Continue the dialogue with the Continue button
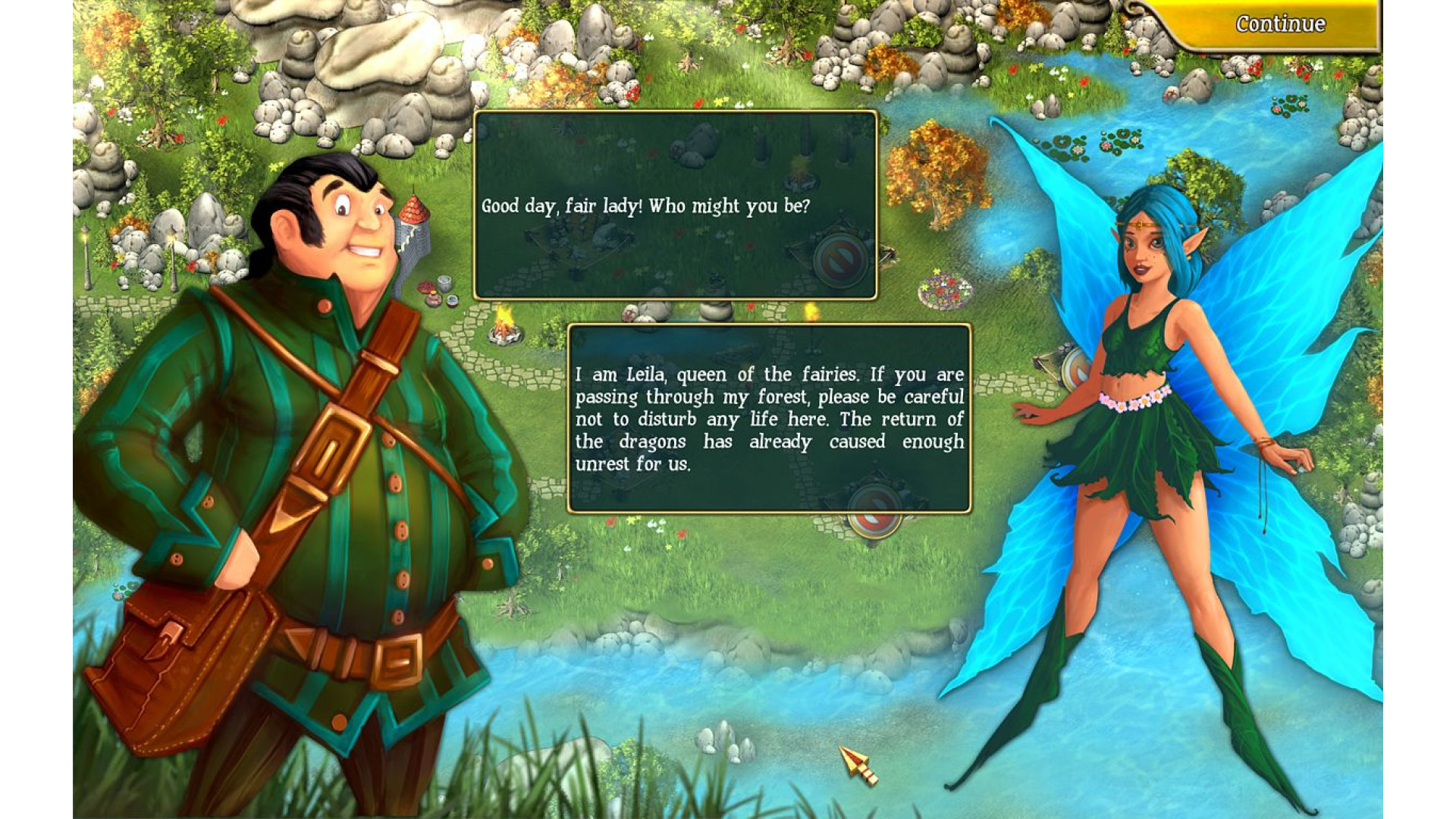This screenshot has width=1456, height=819. click(1279, 24)
